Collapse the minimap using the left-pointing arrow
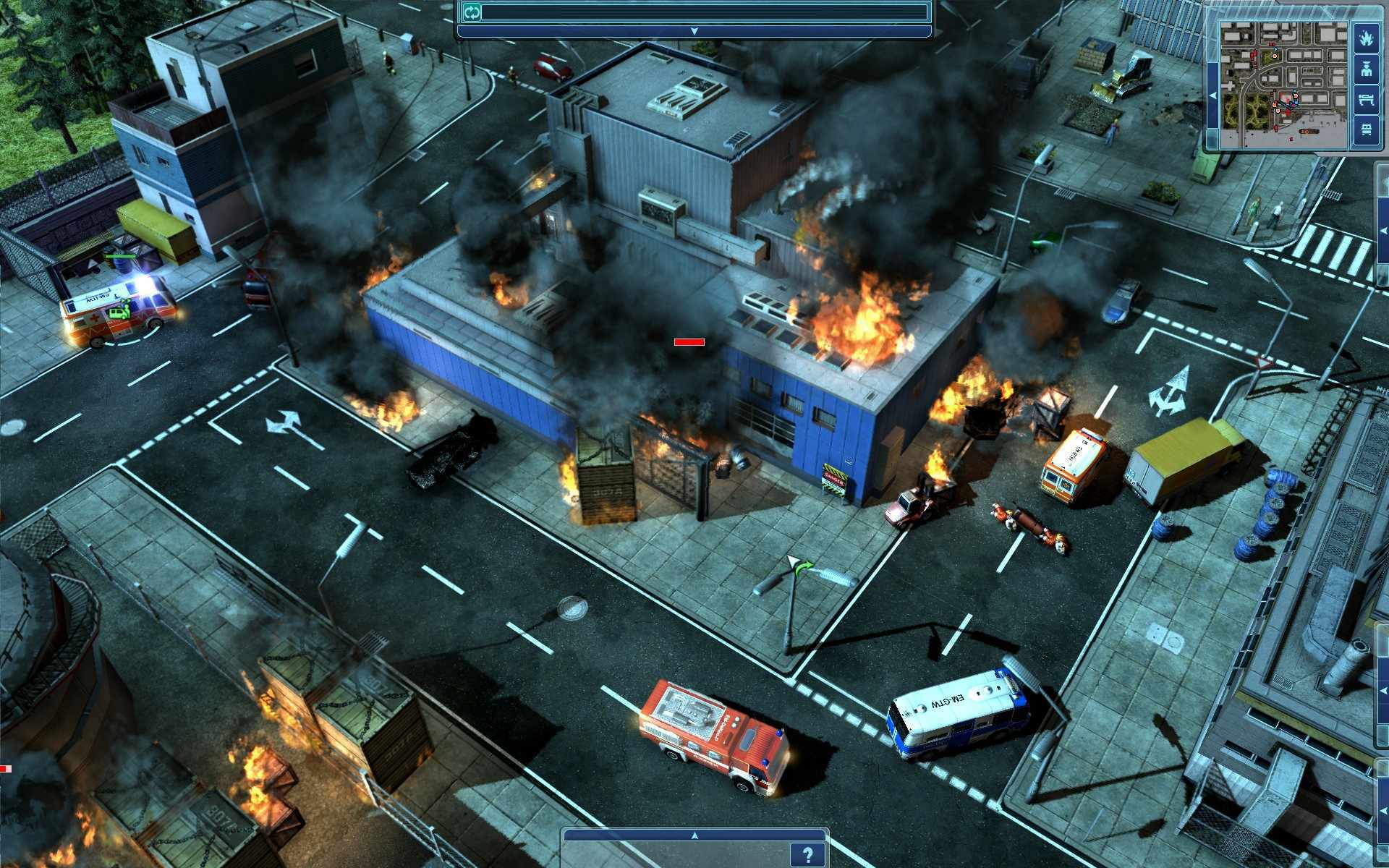This screenshot has height=868, width=1389. coord(1213,95)
